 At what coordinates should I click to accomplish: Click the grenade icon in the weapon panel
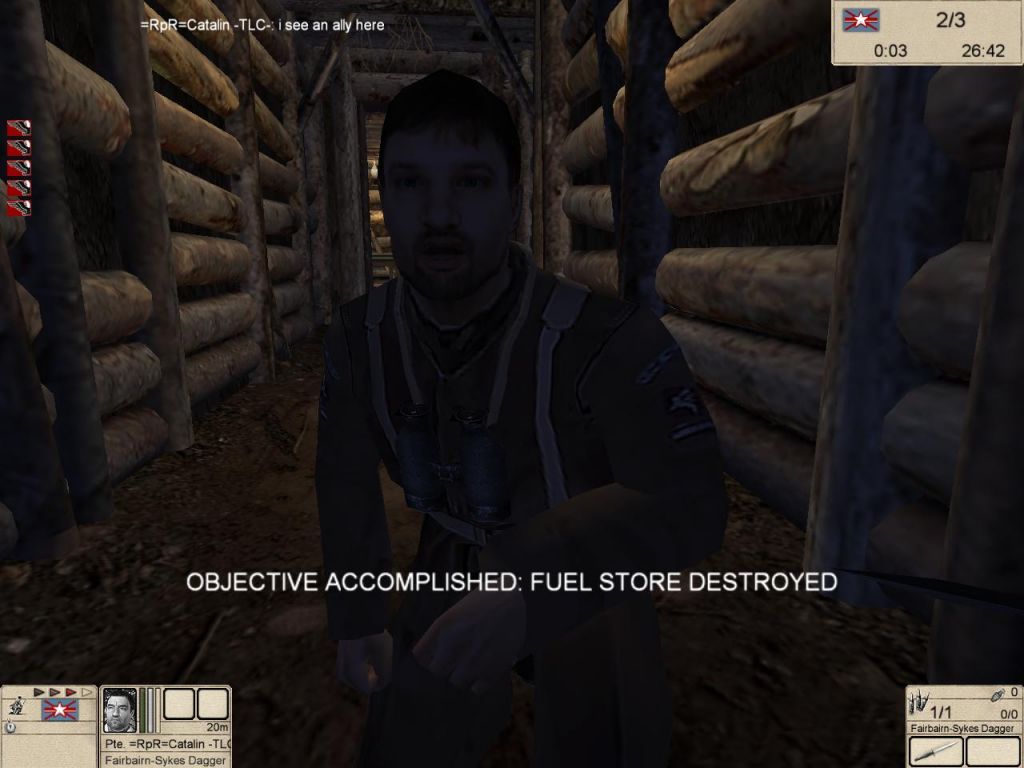tap(1000, 693)
